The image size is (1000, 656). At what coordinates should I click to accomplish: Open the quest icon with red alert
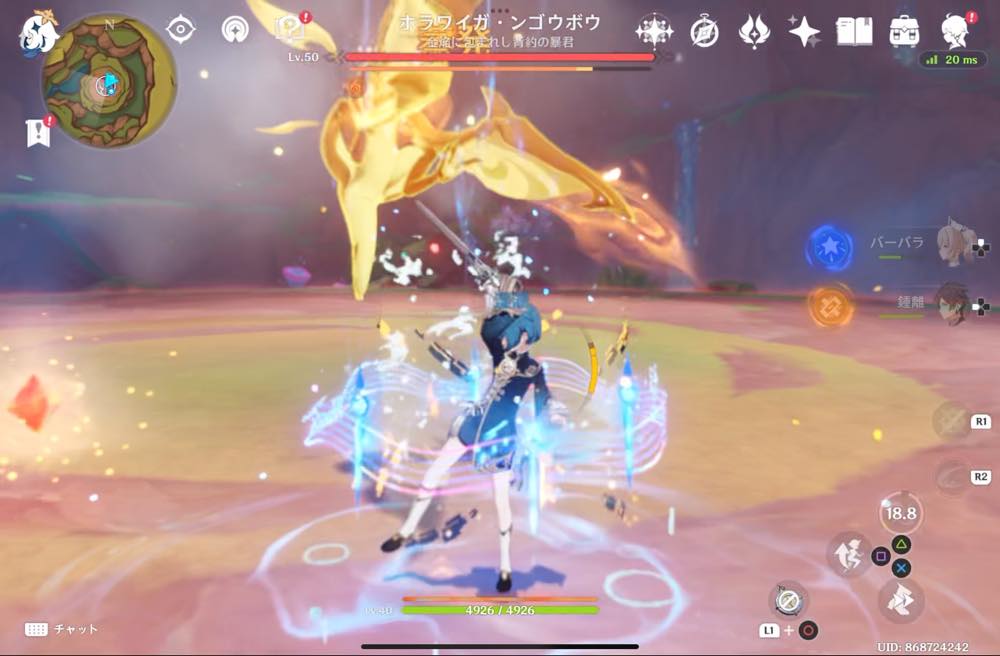coord(291,28)
